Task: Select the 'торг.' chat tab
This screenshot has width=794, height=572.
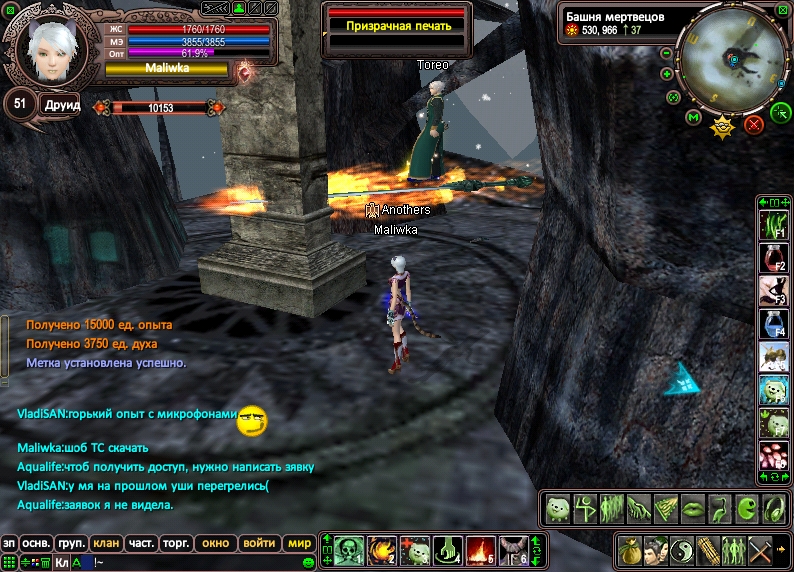Action: coord(176,543)
